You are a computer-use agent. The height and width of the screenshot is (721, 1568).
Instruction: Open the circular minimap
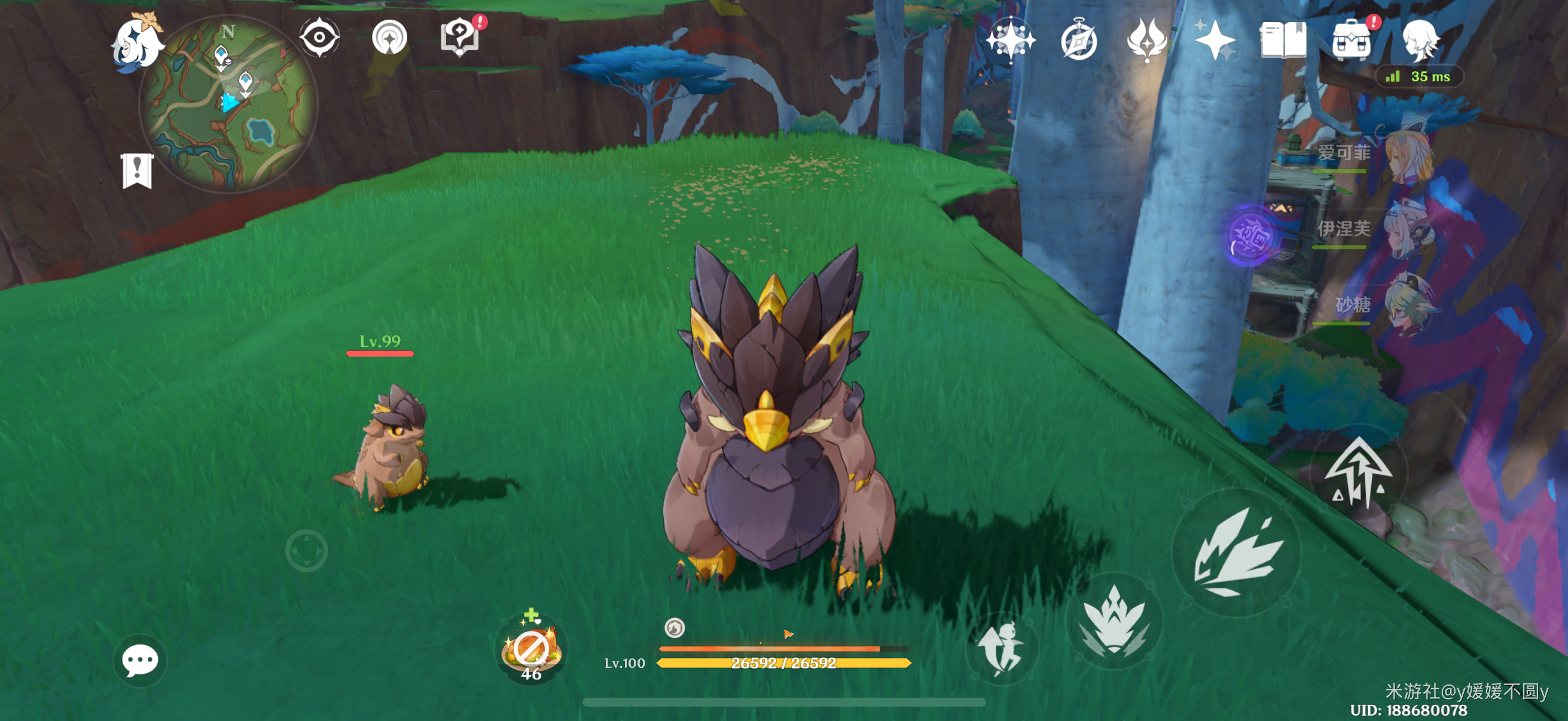(x=228, y=103)
